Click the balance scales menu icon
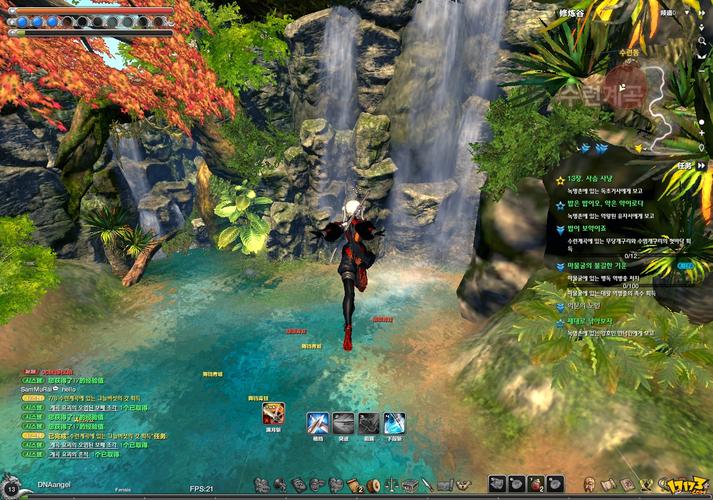This screenshot has height=500, width=713. pos(390,485)
